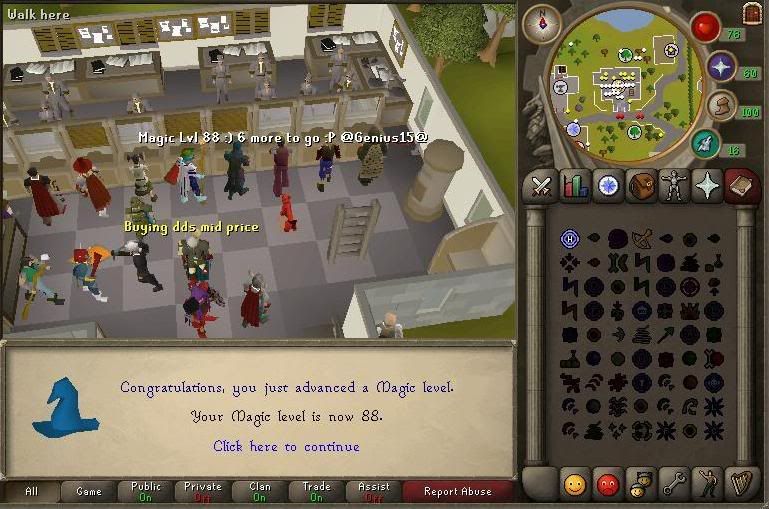Image resolution: width=769 pixels, height=509 pixels.
Task: Select the Game chat filter
Action: pyautogui.click(x=88, y=491)
